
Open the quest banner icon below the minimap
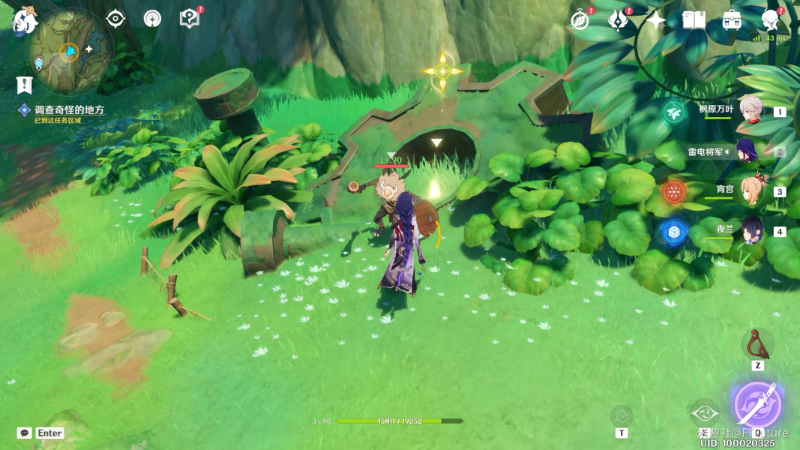pos(24,86)
